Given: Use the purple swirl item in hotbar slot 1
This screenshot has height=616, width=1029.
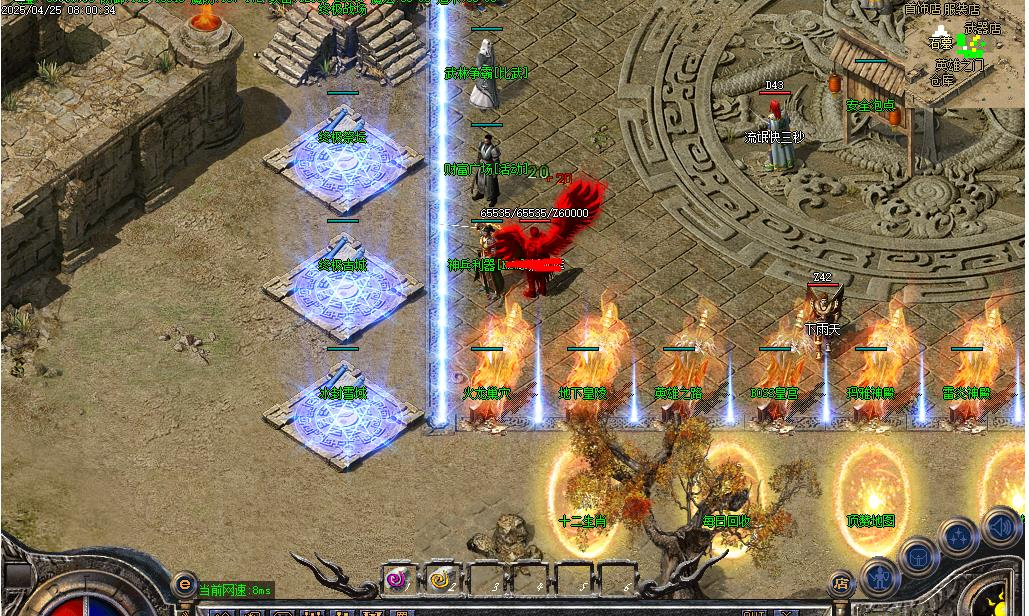Looking at the screenshot, I should 396,579.
